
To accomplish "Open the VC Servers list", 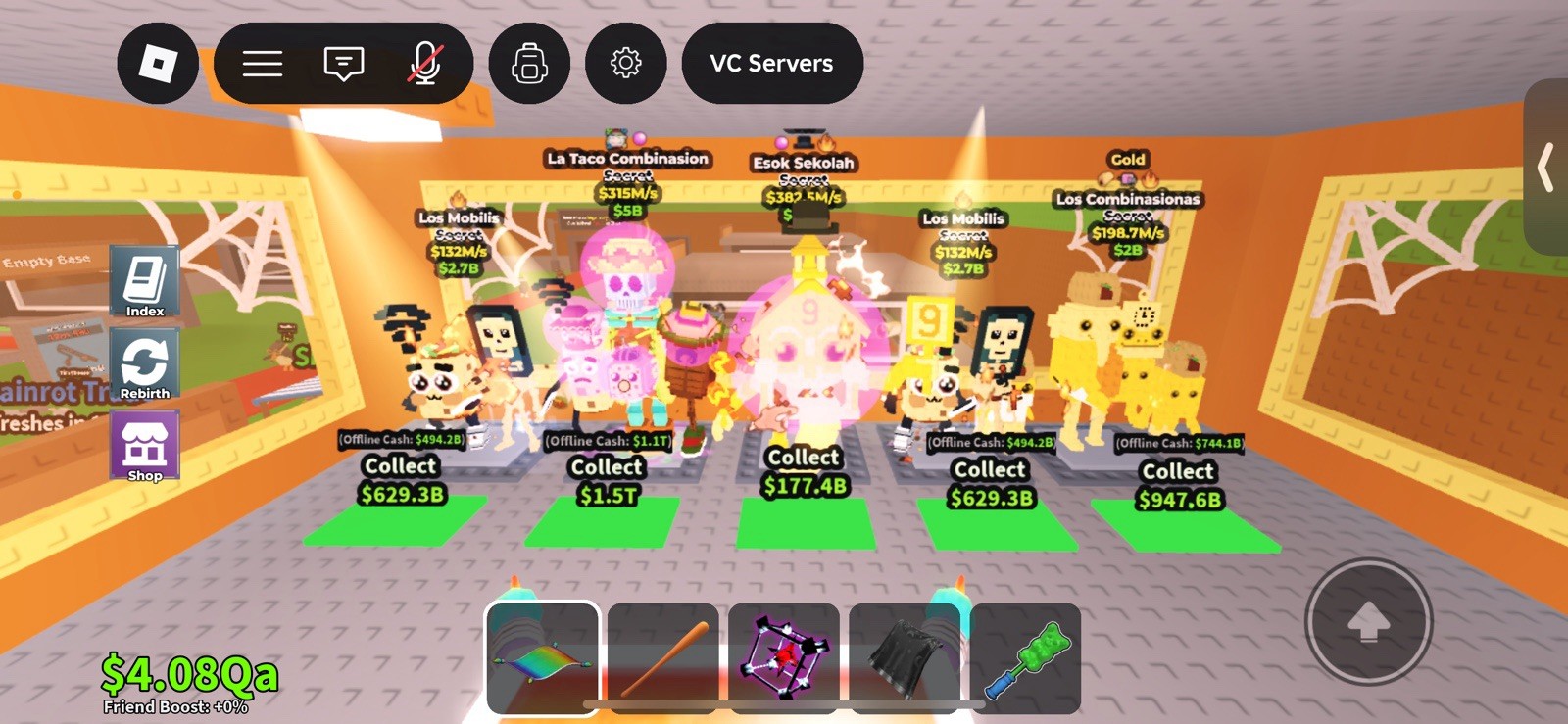I will click(771, 63).
